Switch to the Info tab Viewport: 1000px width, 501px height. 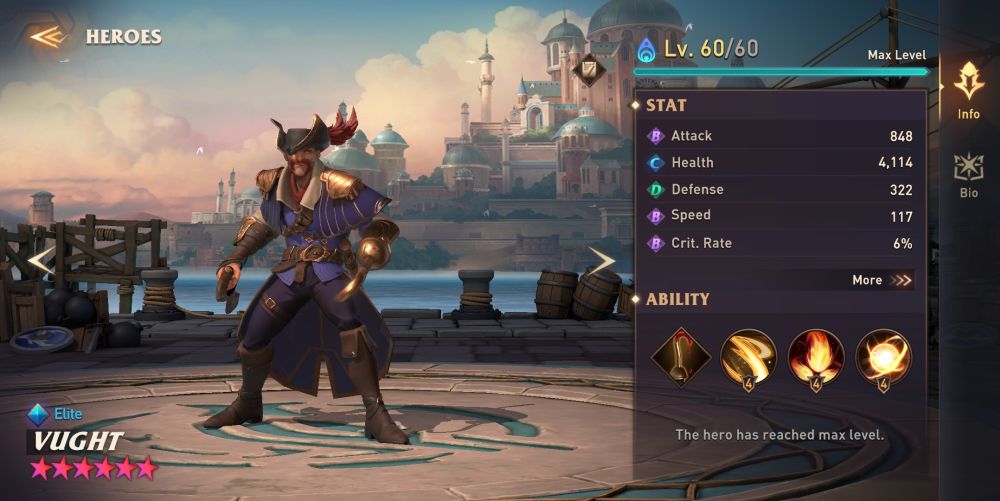(968, 91)
